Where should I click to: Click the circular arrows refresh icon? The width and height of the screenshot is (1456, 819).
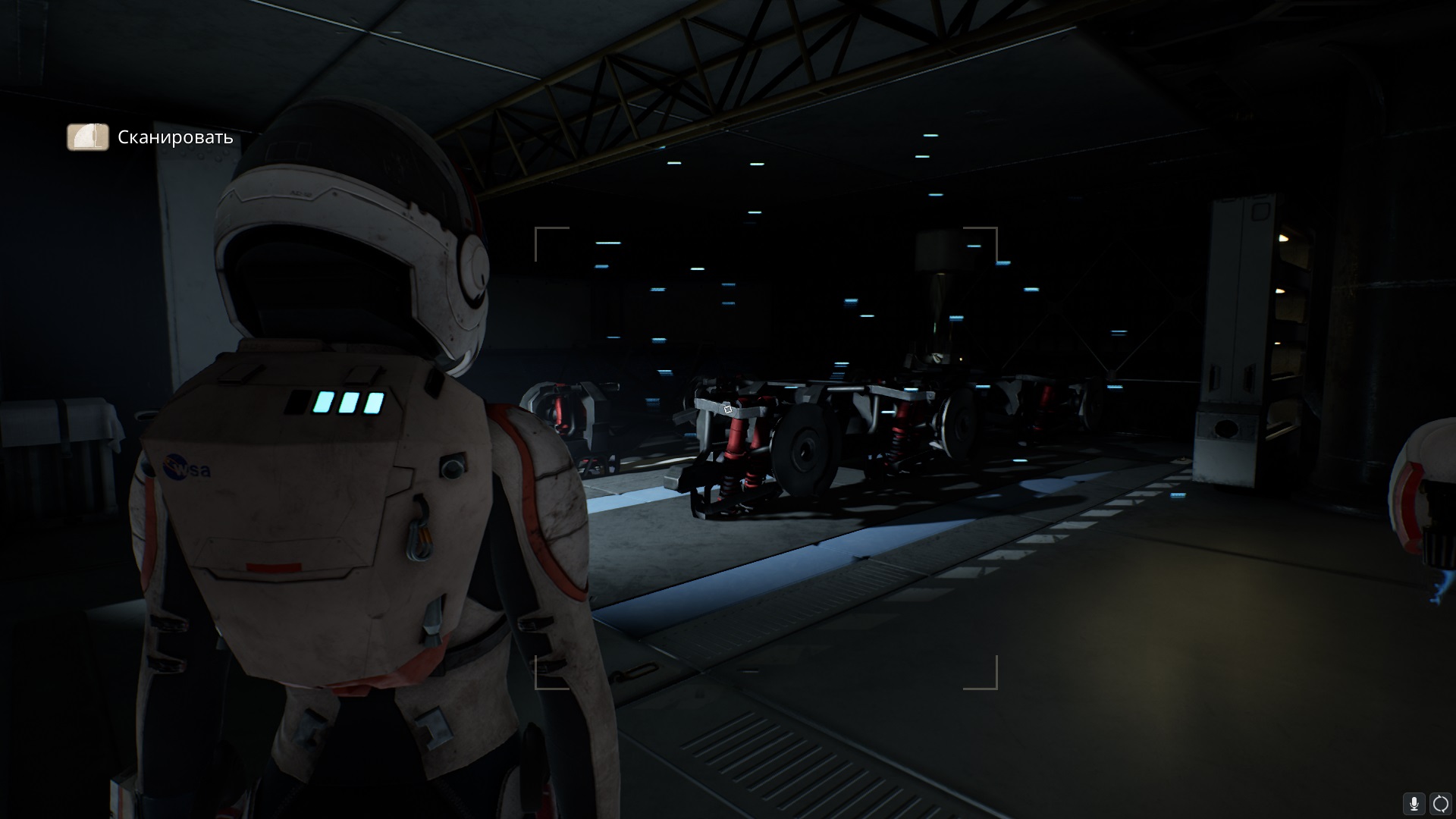[1439, 803]
